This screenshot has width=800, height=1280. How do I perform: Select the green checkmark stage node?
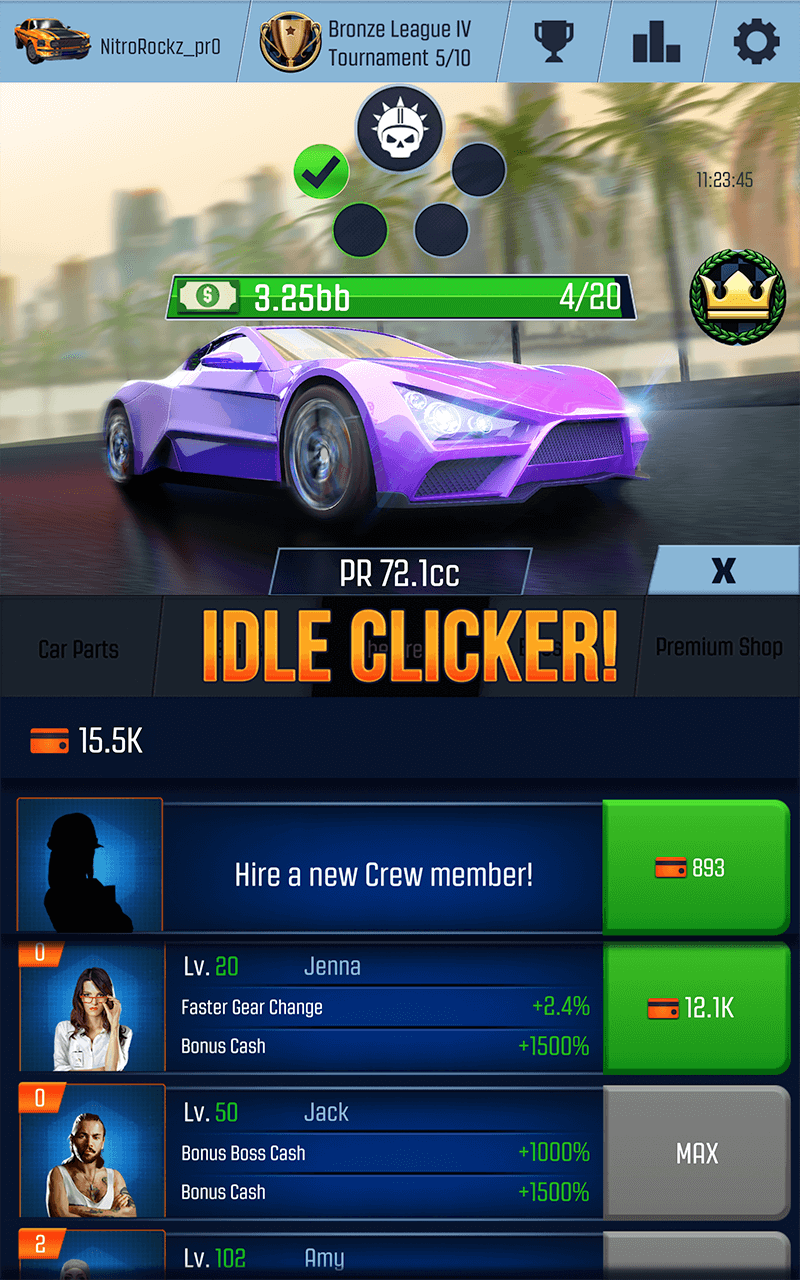pyautogui.click(x=321, y=173)
